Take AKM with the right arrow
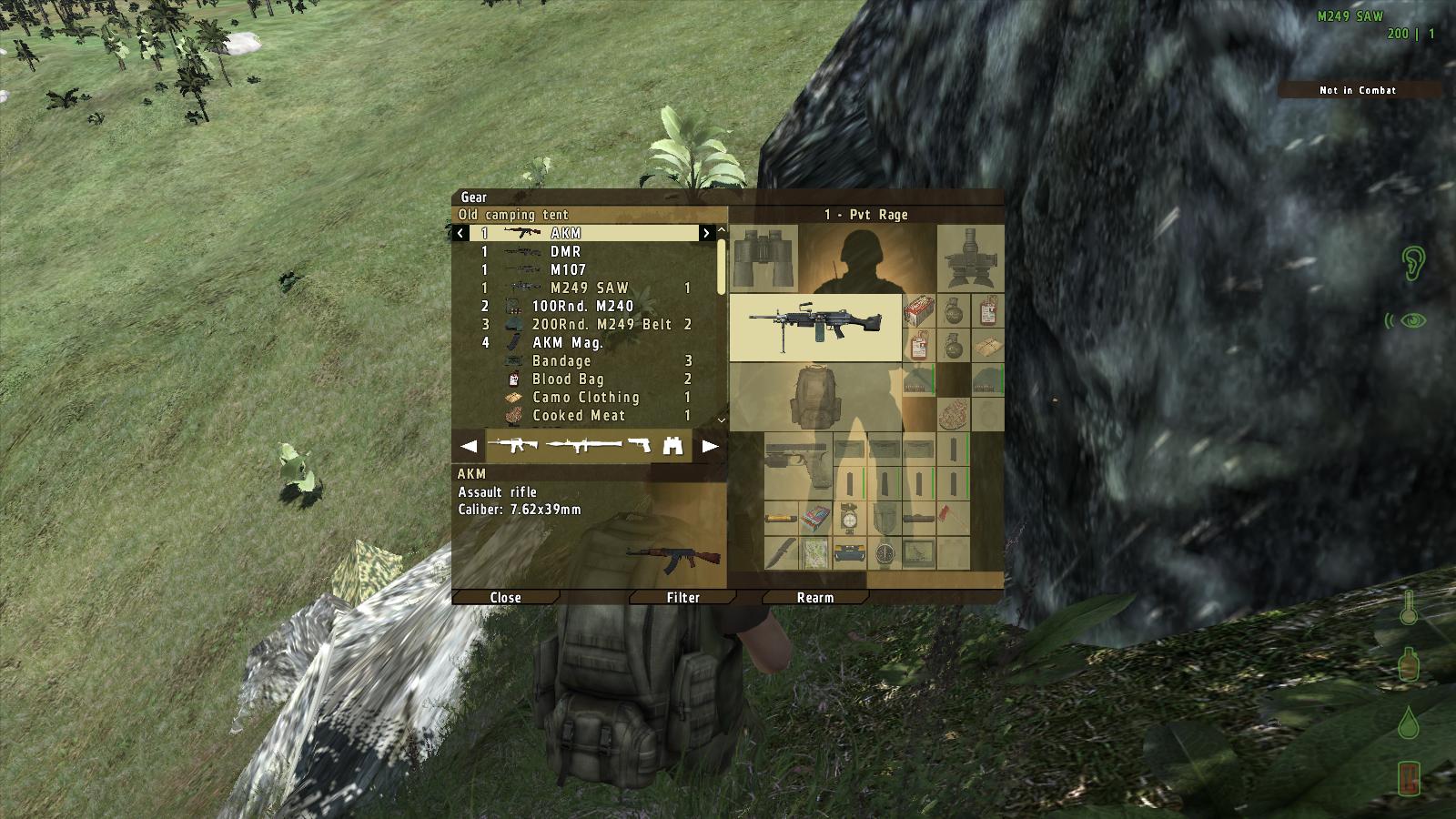Viewport: 1456px width, 819px height. click(705, 234)
